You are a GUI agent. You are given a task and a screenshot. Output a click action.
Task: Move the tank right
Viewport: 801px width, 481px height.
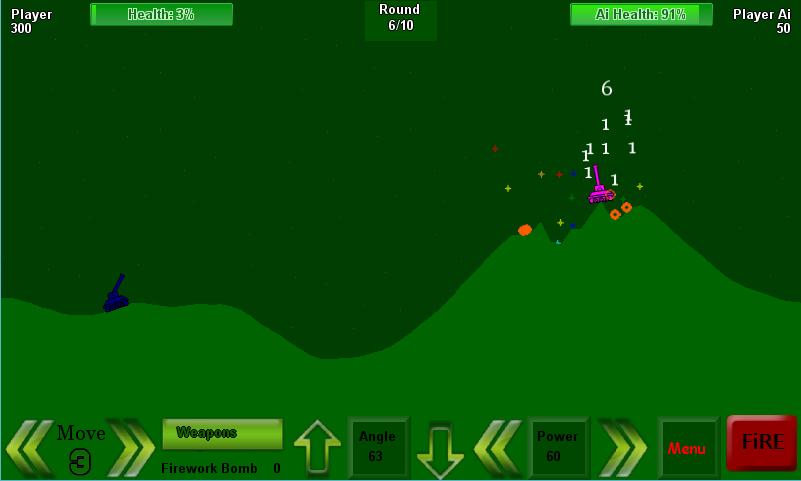(131, 447)
